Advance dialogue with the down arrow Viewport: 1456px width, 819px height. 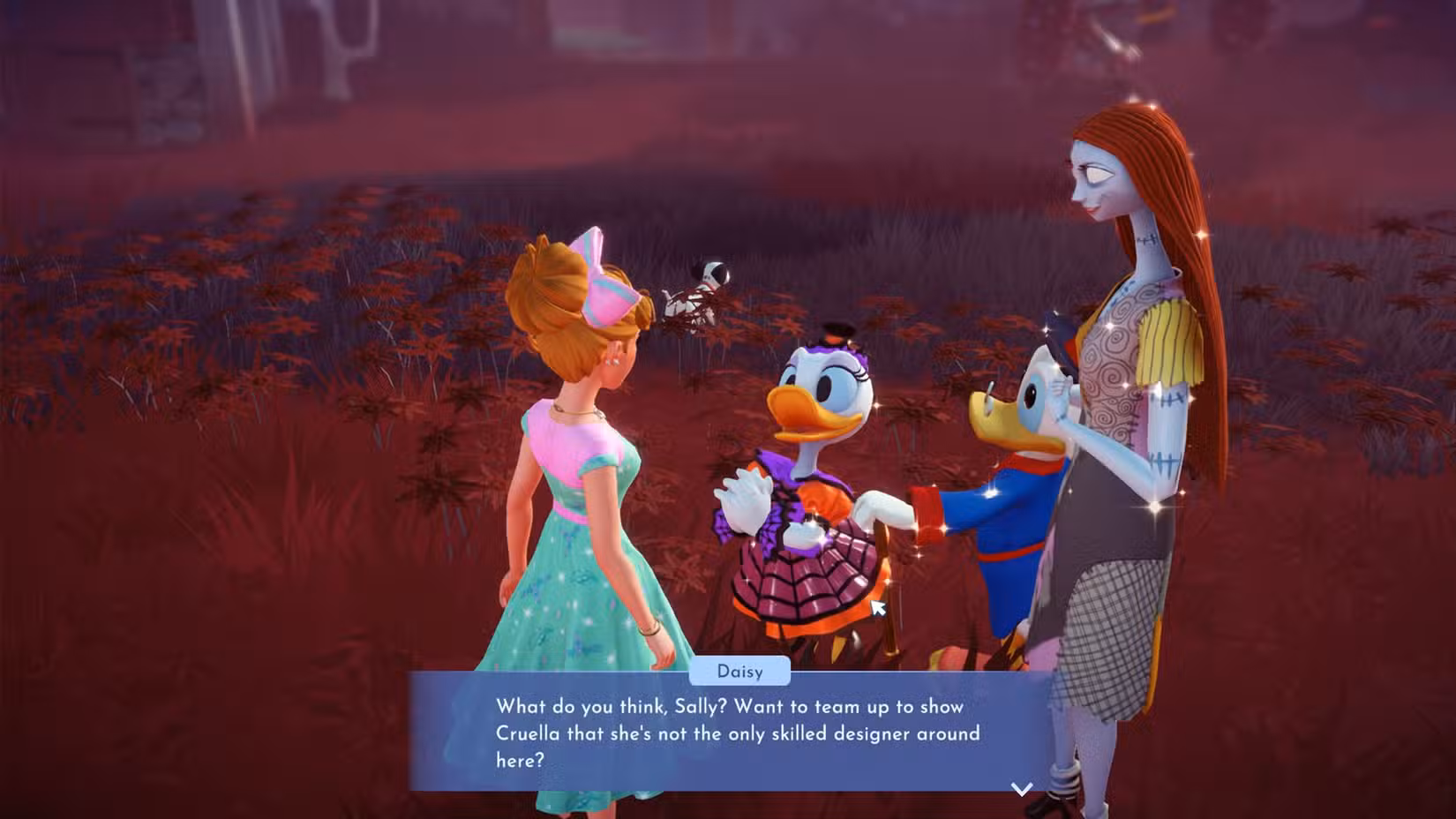coord(1021,788)
